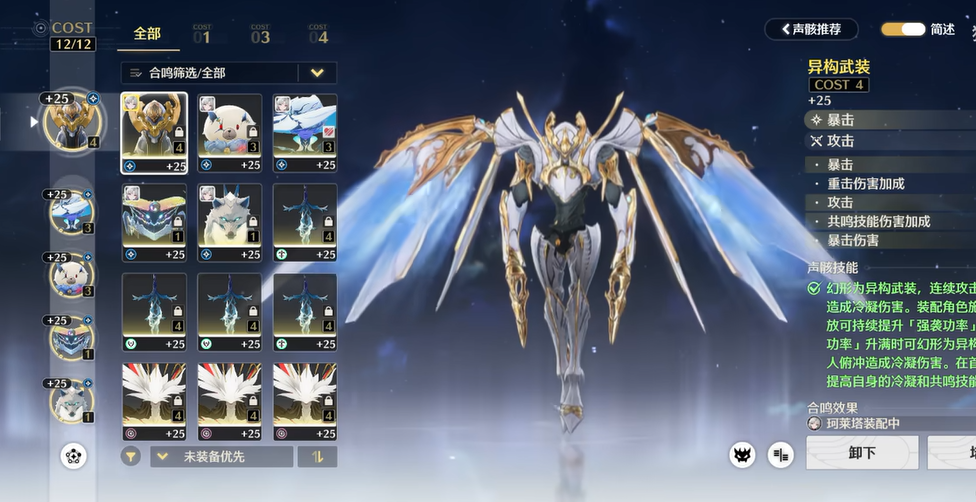976x502 pixels.
Task: Click the yellow chevron expand button
Action: coord(318,73)
